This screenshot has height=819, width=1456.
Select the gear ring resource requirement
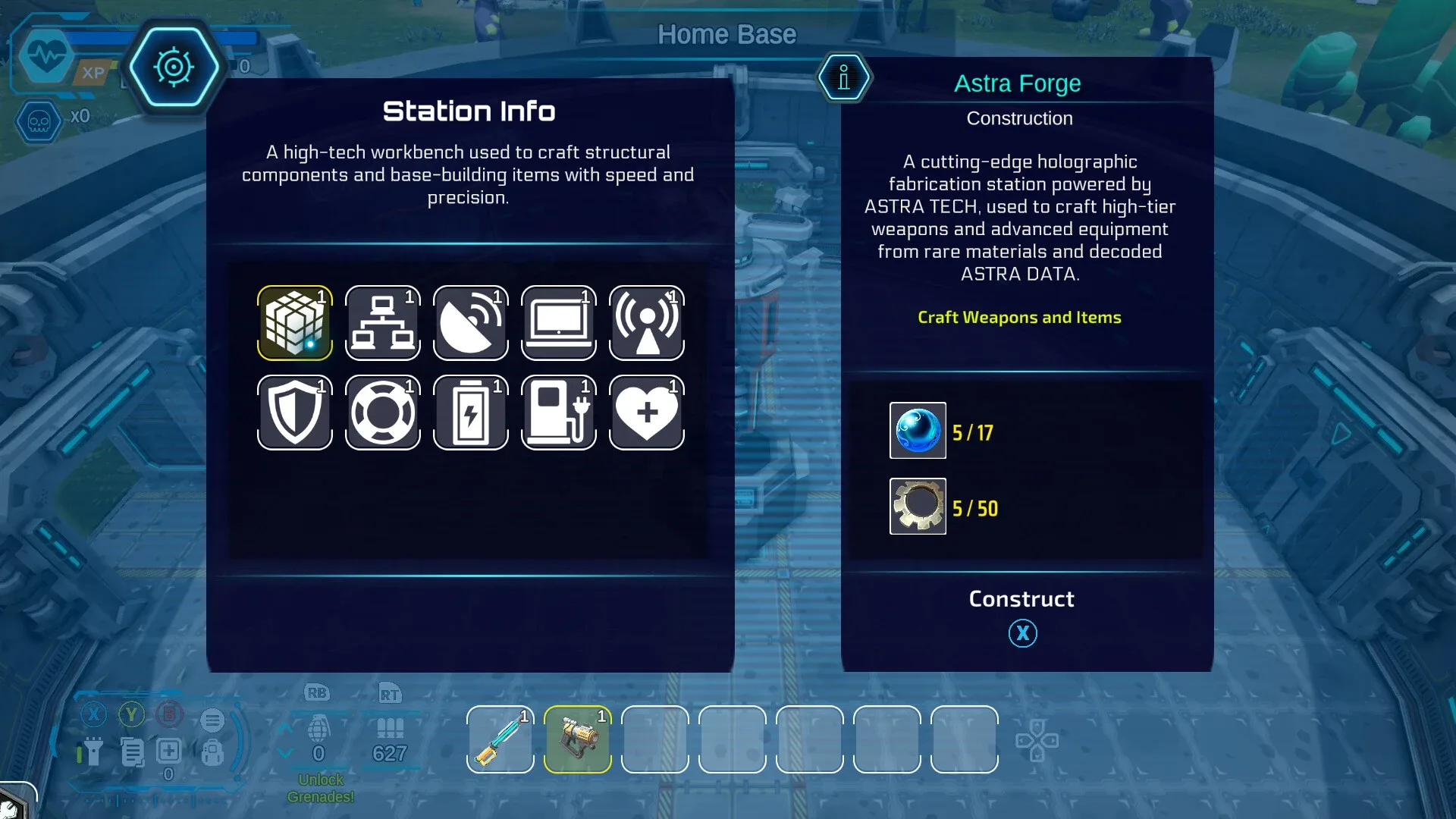[918, 507]
